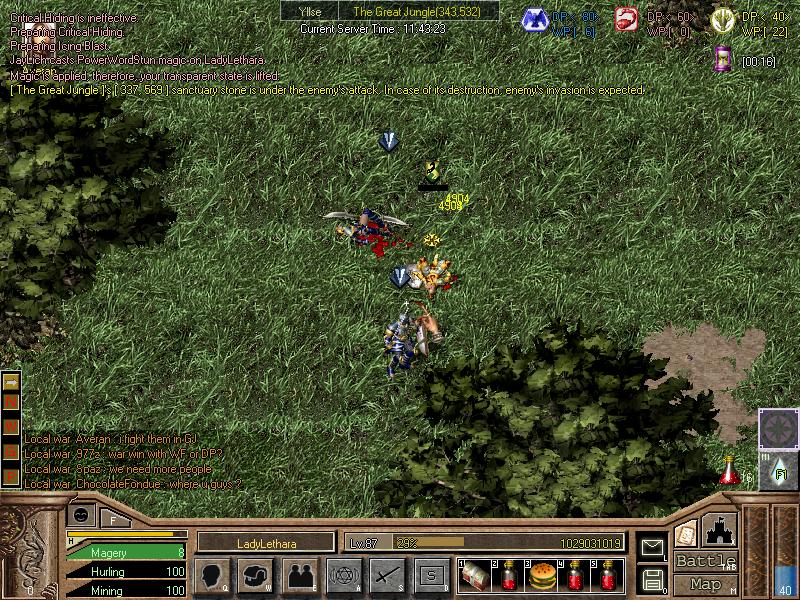Open the Battle panel
Viewport: 800px width, 600px height.
(x=706, y=562)
